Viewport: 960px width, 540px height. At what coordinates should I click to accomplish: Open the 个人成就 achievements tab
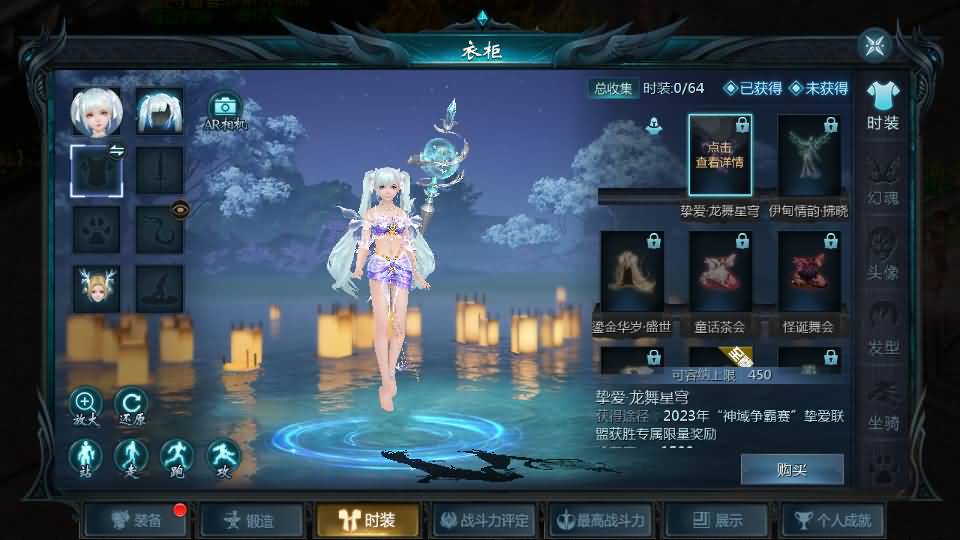click(832, 520)
